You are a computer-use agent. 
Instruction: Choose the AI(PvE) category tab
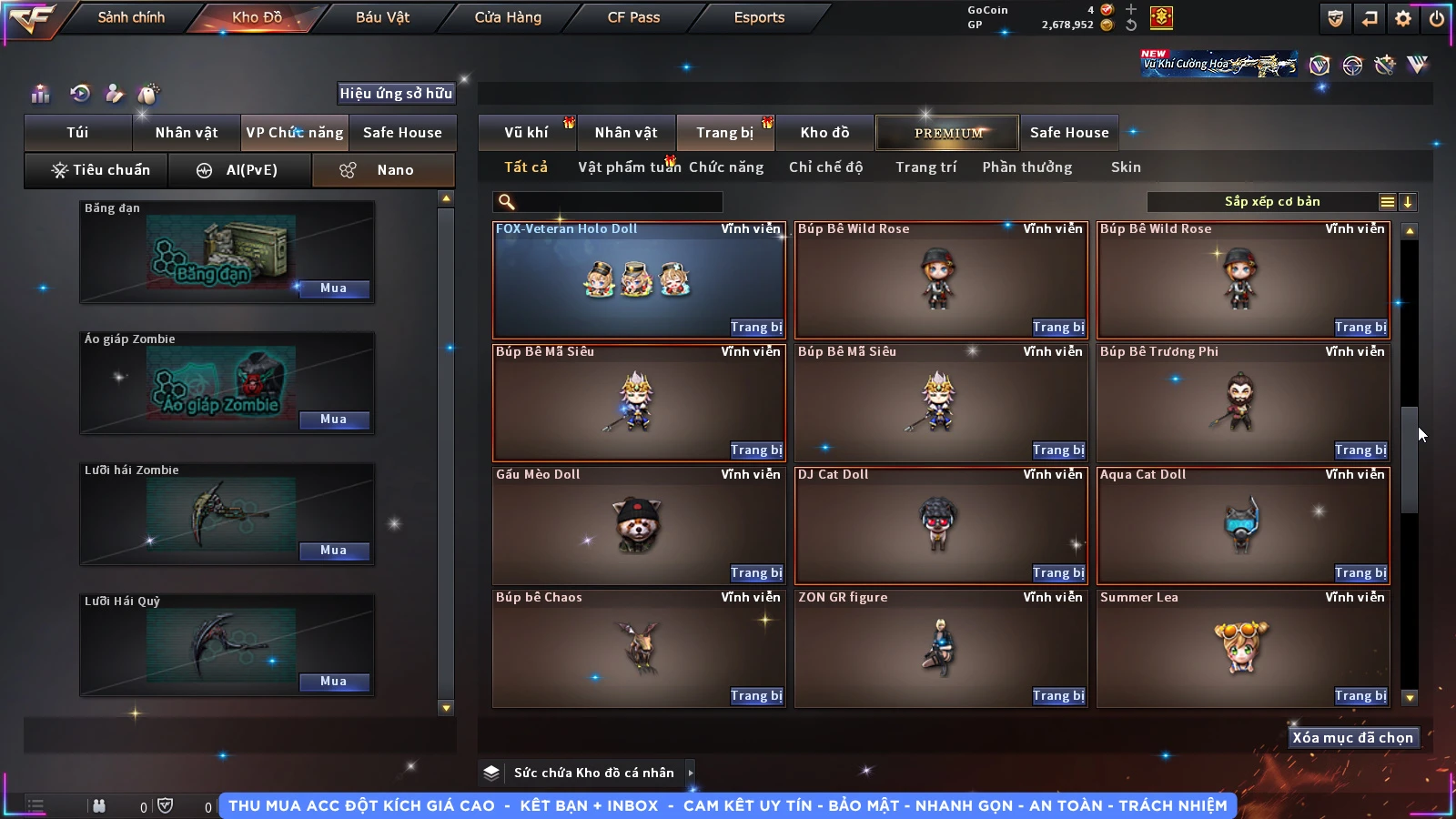tap(240, 170)
